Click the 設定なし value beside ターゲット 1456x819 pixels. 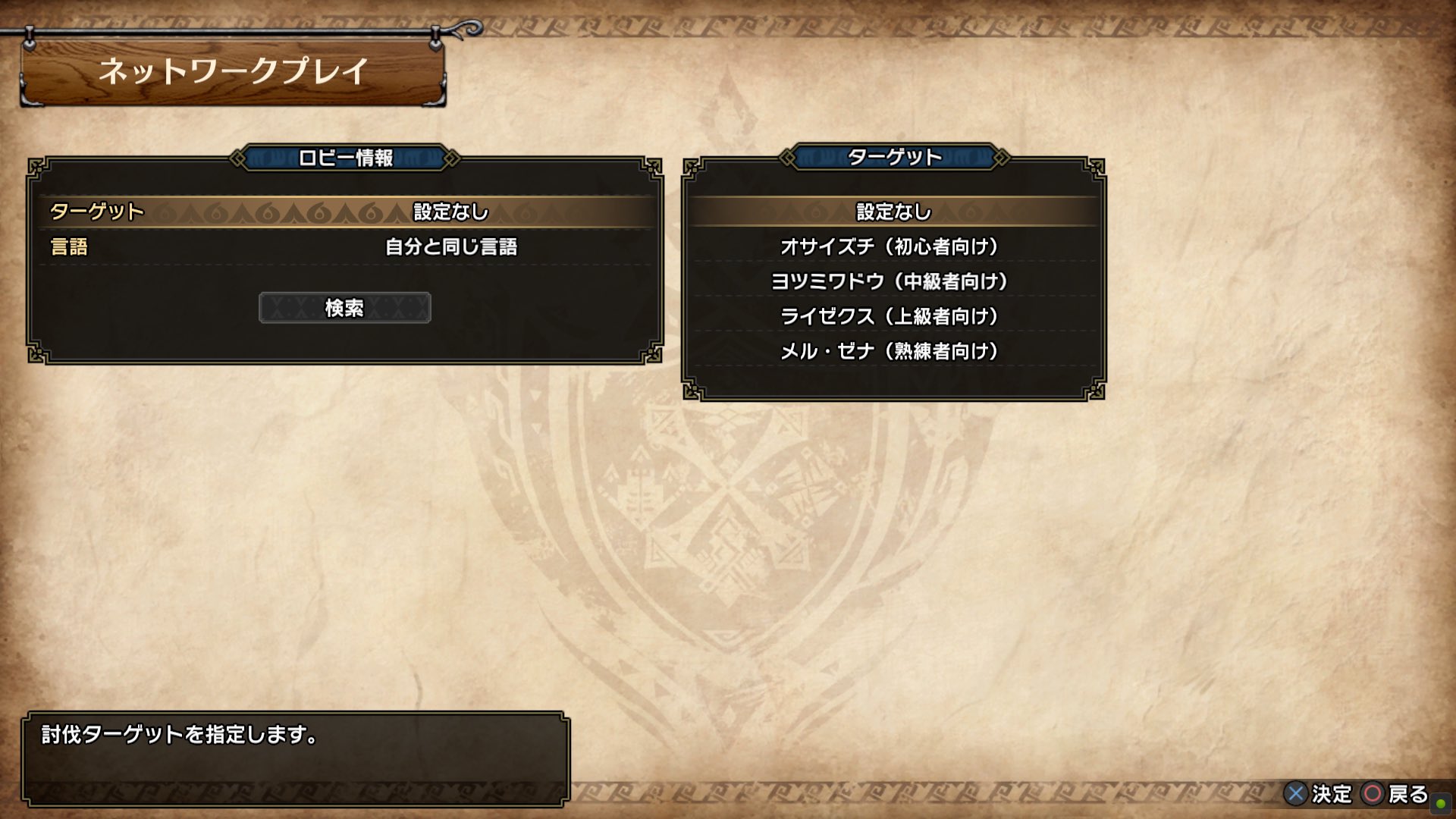[x=447, y=212]
